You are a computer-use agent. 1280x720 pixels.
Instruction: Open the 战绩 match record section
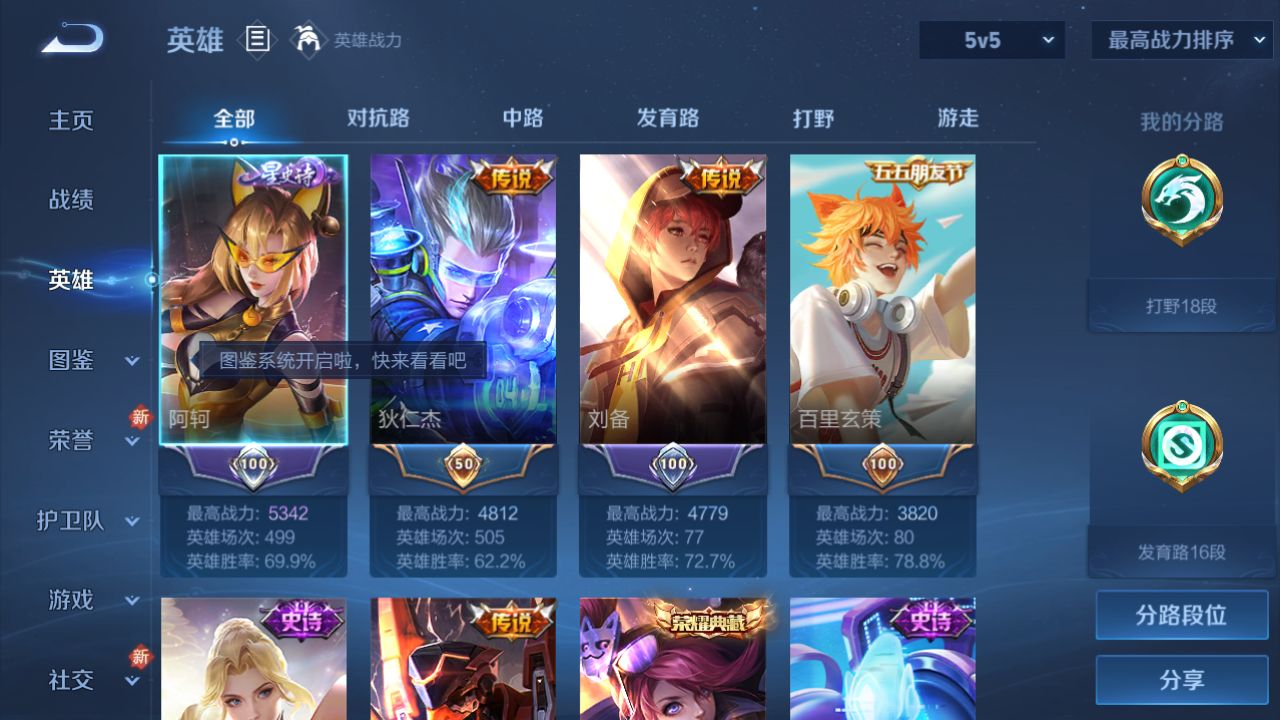(71, 200)
